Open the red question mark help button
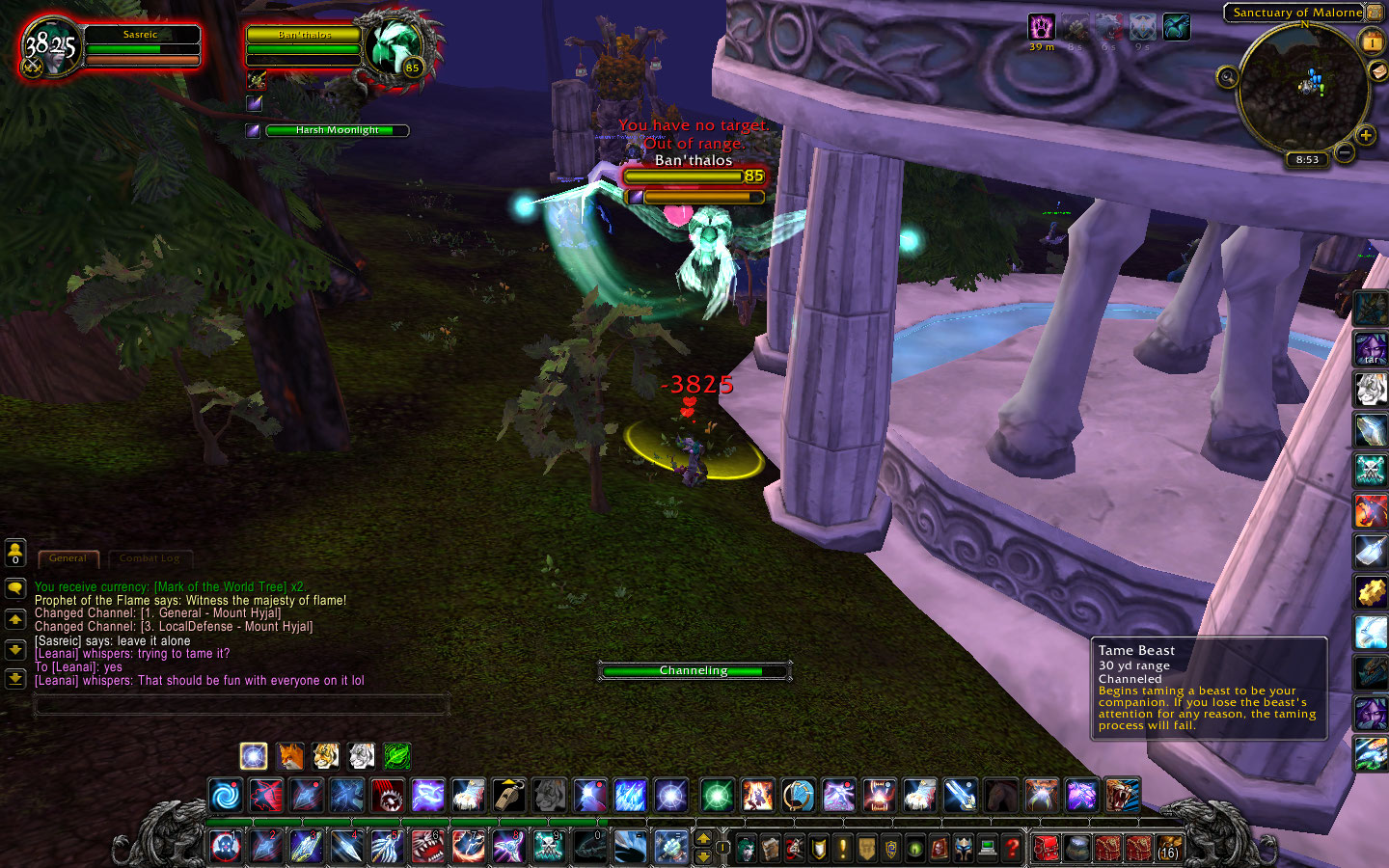The width and height of the screenshot is (1389, 868). (x=1012, y=848)
